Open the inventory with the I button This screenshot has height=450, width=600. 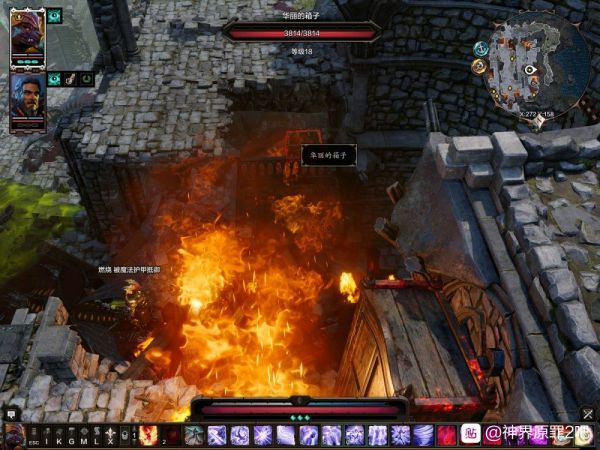tap(46, 436)
